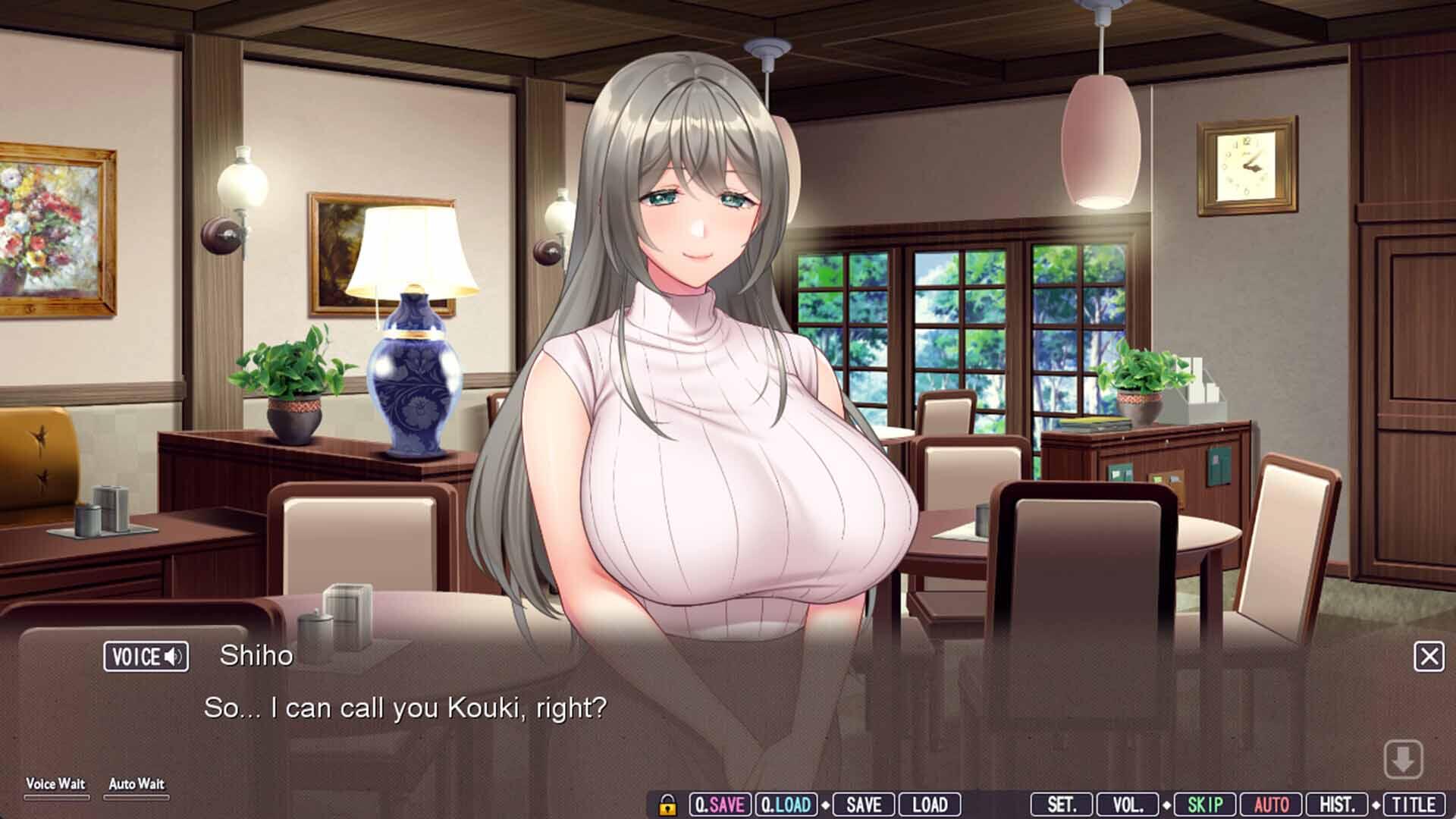Toggle the Voice Wait option

(x=56, y=788)
